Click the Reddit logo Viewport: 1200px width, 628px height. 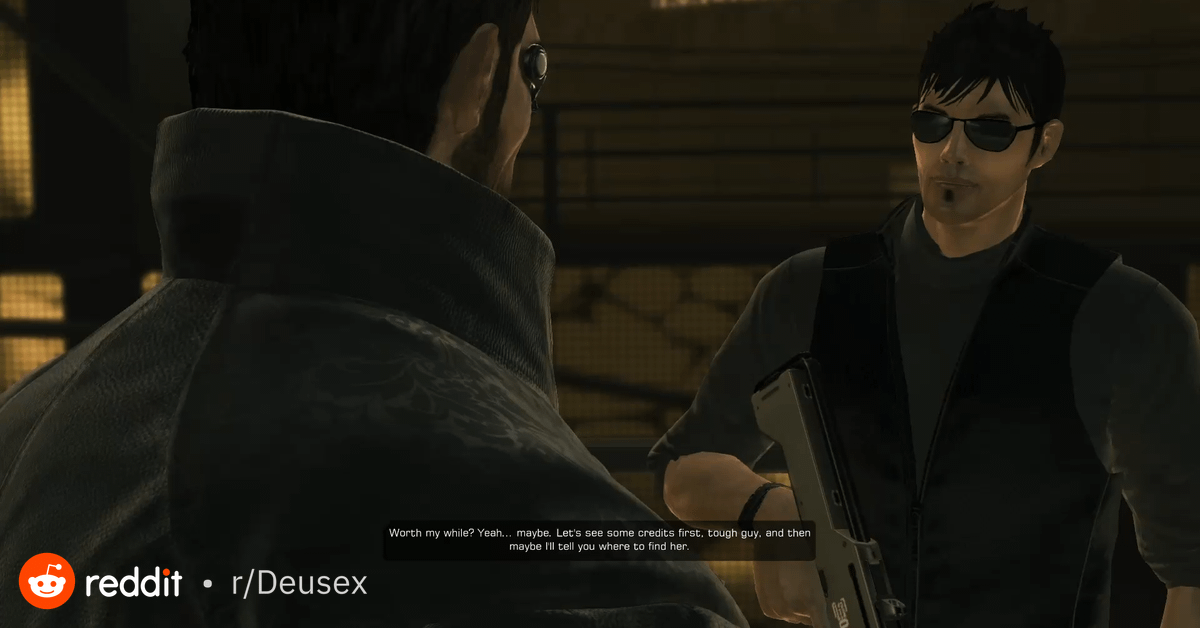tap(47, 581)
